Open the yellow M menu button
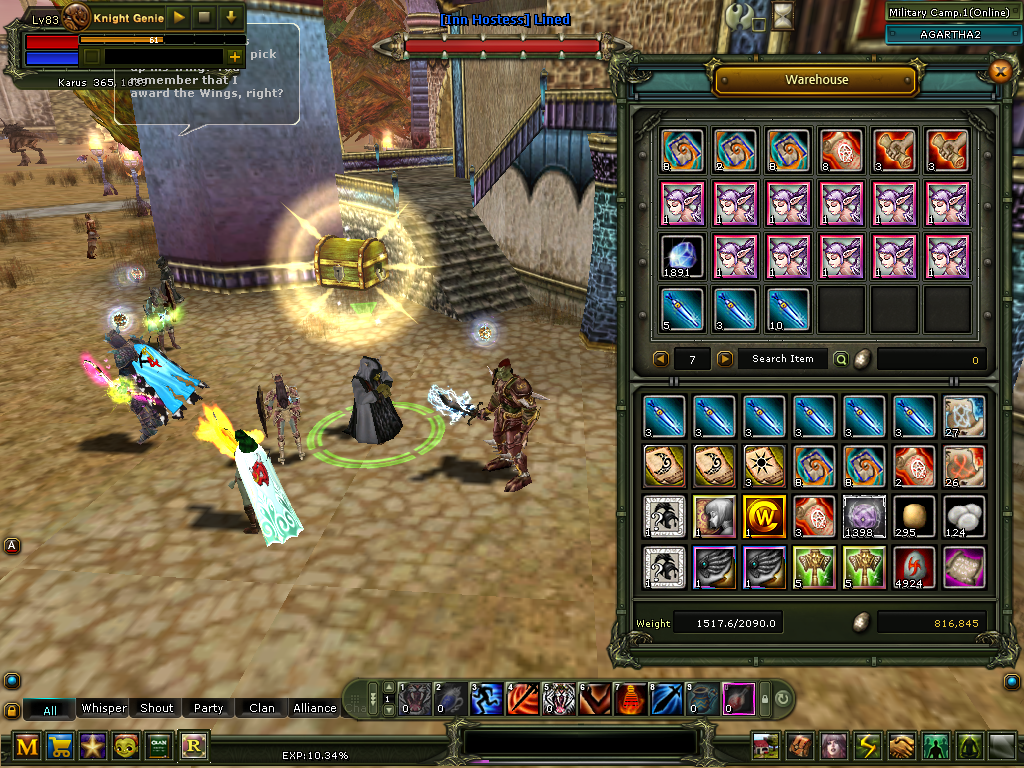This screenshot has height=768, width=1024. tap(27, 746)
